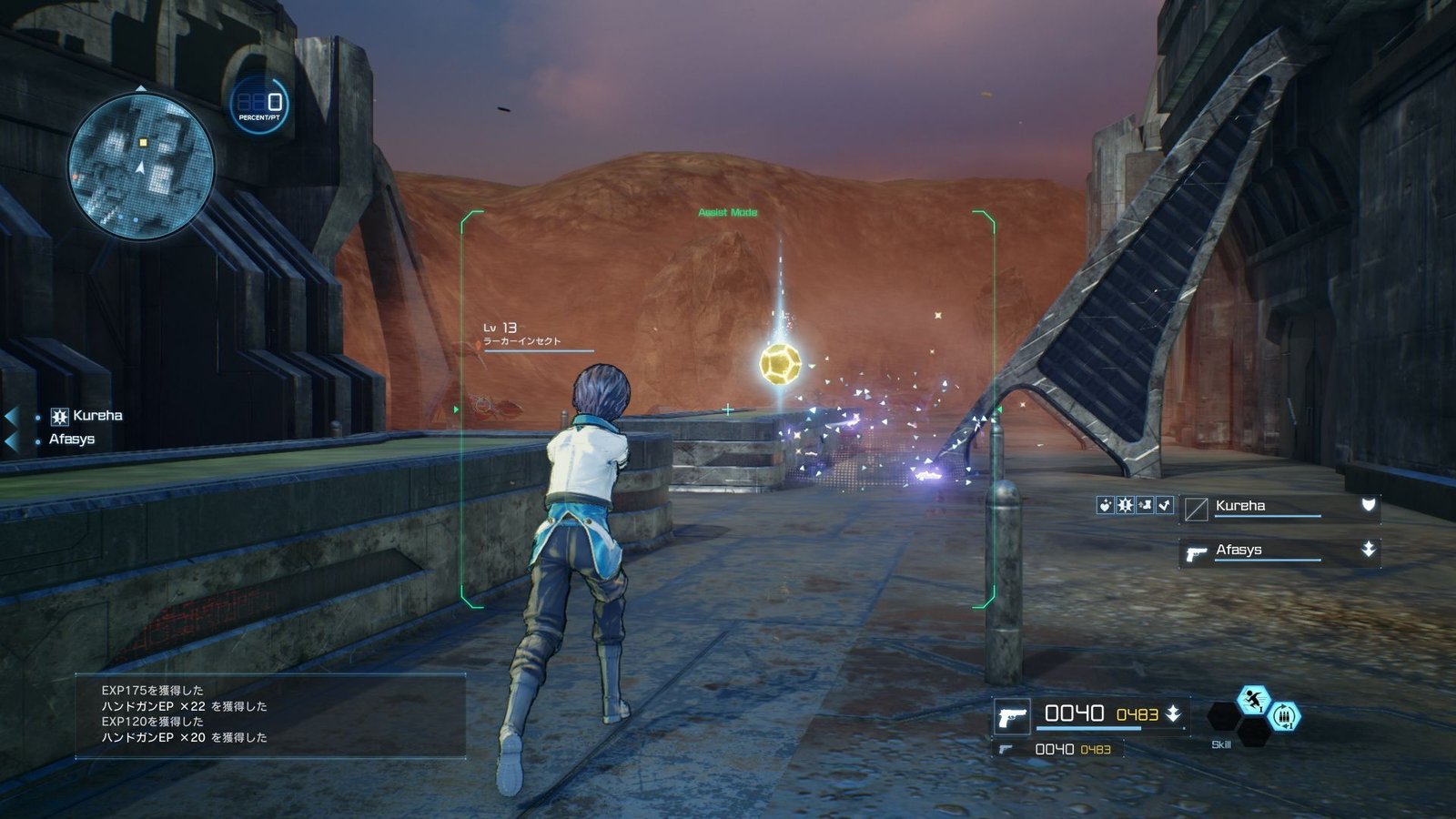Click Kureha's checkmark arrow buff icon

(1165, 505)
